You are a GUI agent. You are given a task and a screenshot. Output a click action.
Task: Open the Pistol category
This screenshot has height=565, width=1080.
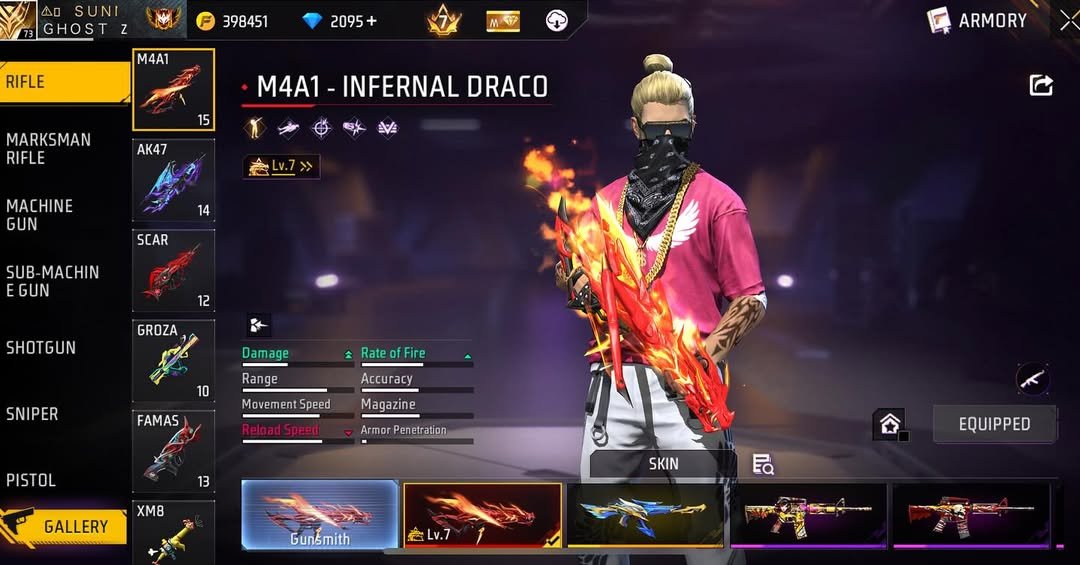[60, 480]
